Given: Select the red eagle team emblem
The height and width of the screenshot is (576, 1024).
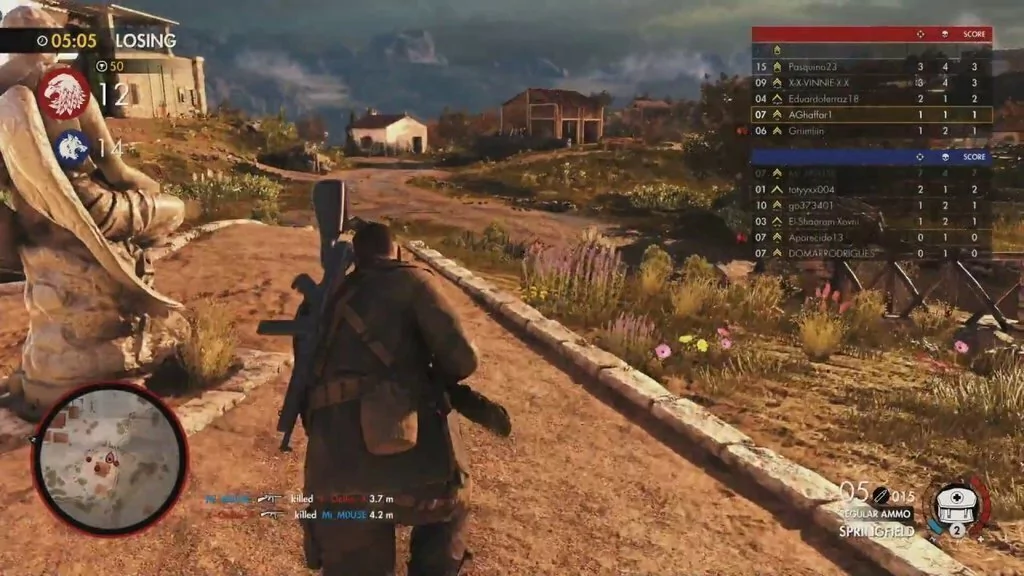Looking at the screenshot, I should point(65,93).
